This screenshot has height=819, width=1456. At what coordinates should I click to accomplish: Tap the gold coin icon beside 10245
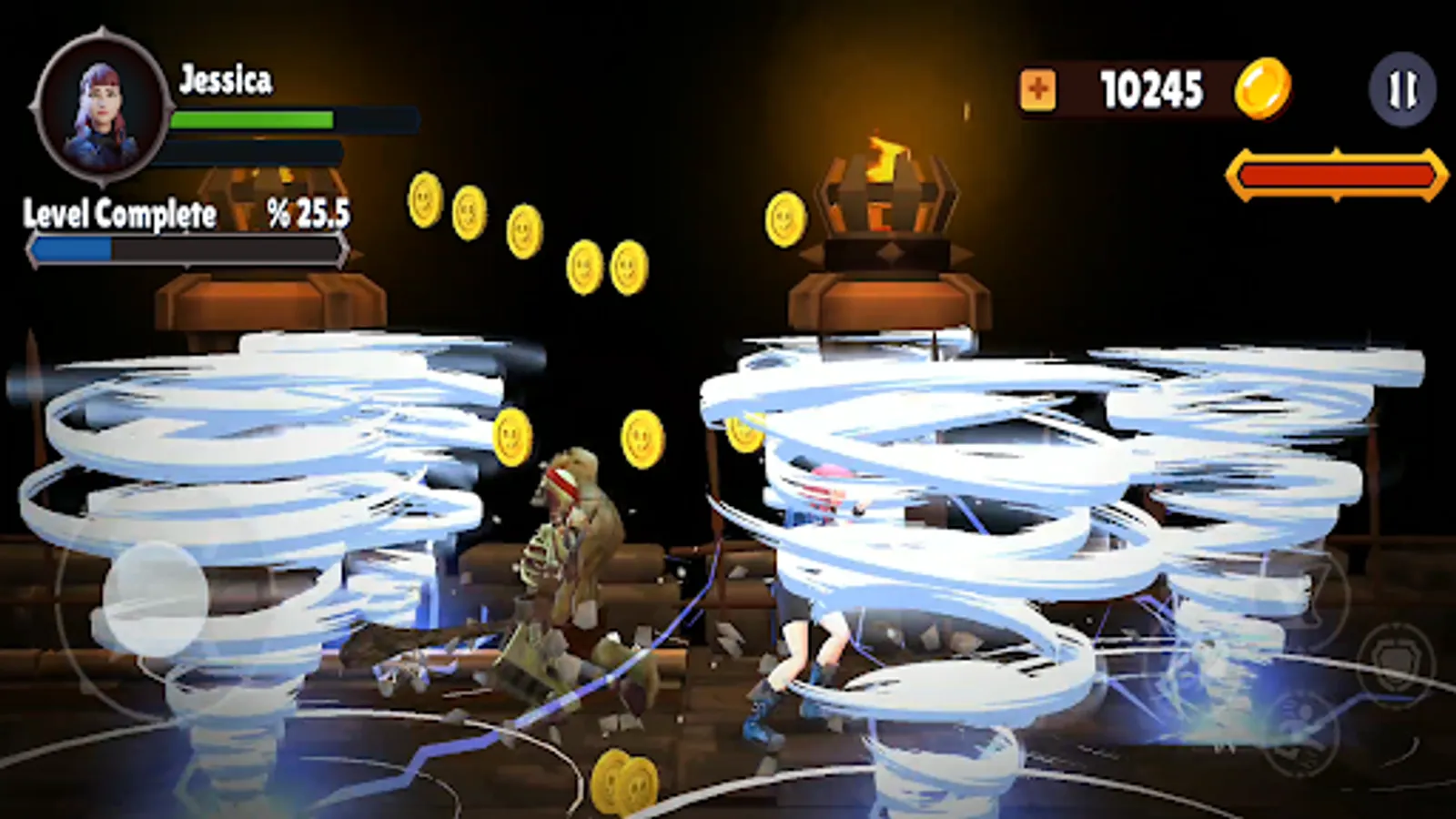(1262, 87)
